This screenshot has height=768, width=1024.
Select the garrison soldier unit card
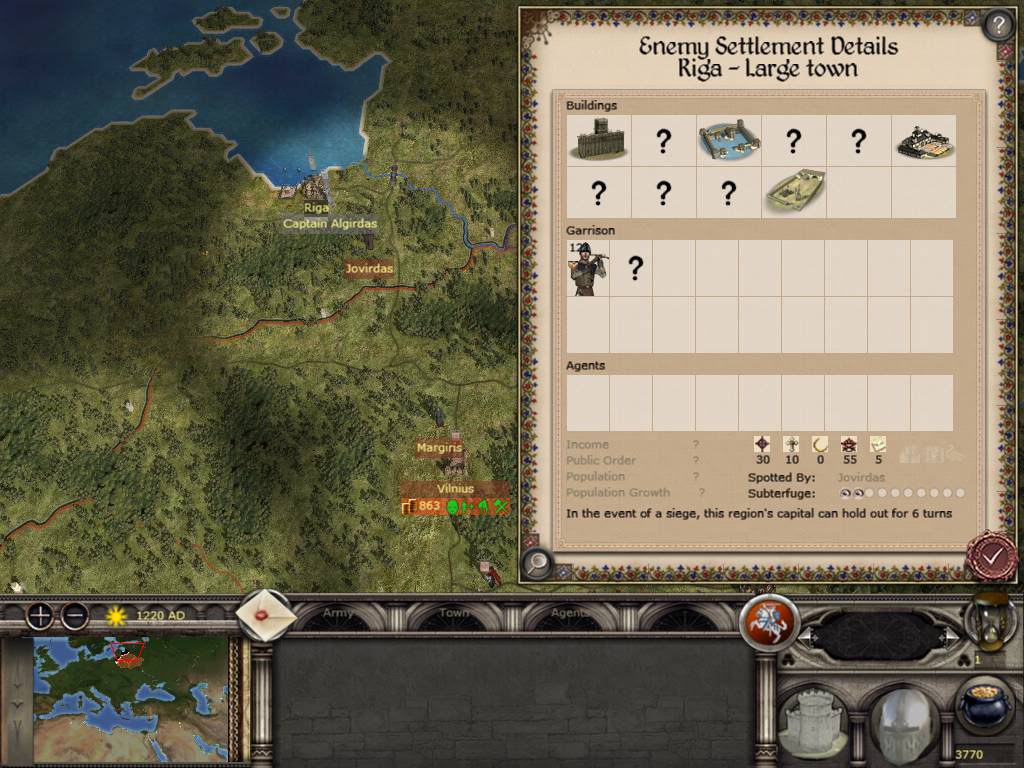pyautogui.click(x=588, y=268)
